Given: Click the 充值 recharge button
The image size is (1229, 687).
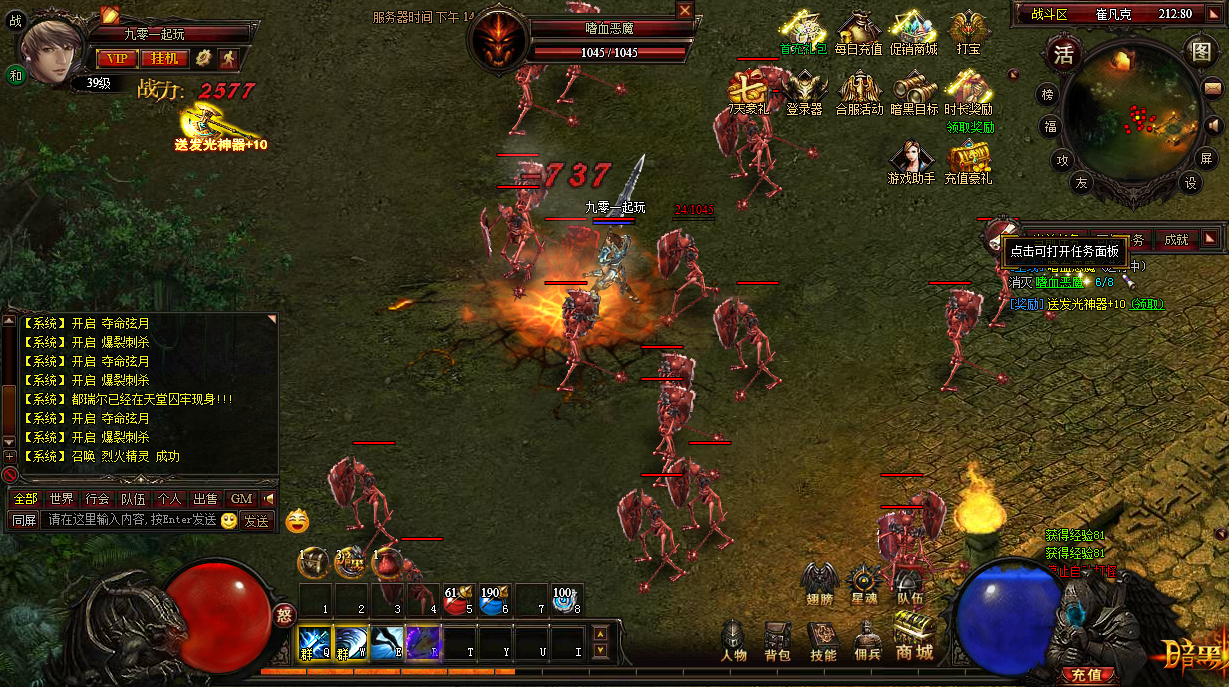Looking at the screenshot, I should (1086, 675).
